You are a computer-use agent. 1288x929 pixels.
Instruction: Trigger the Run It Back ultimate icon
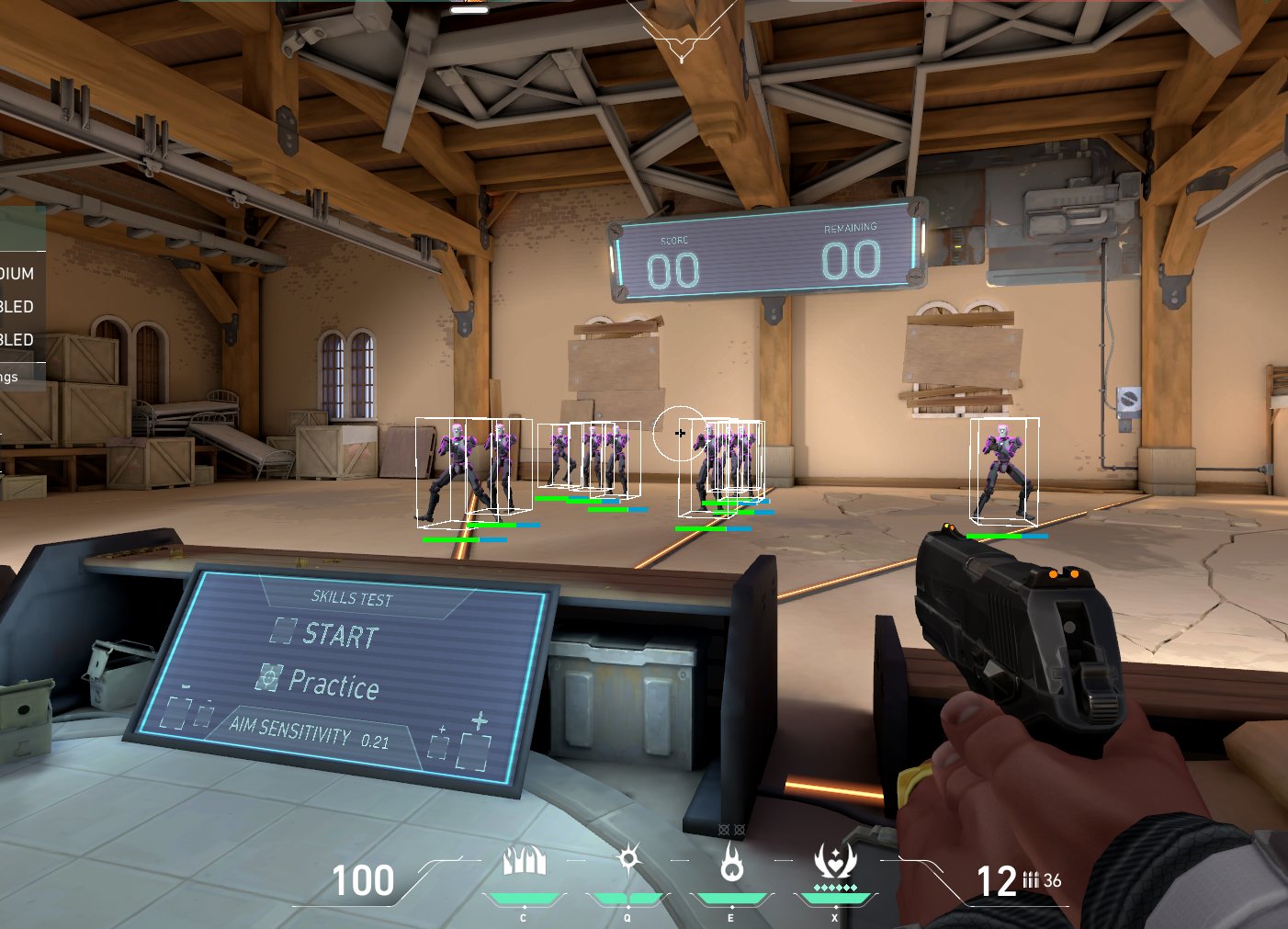click(835, 862)
